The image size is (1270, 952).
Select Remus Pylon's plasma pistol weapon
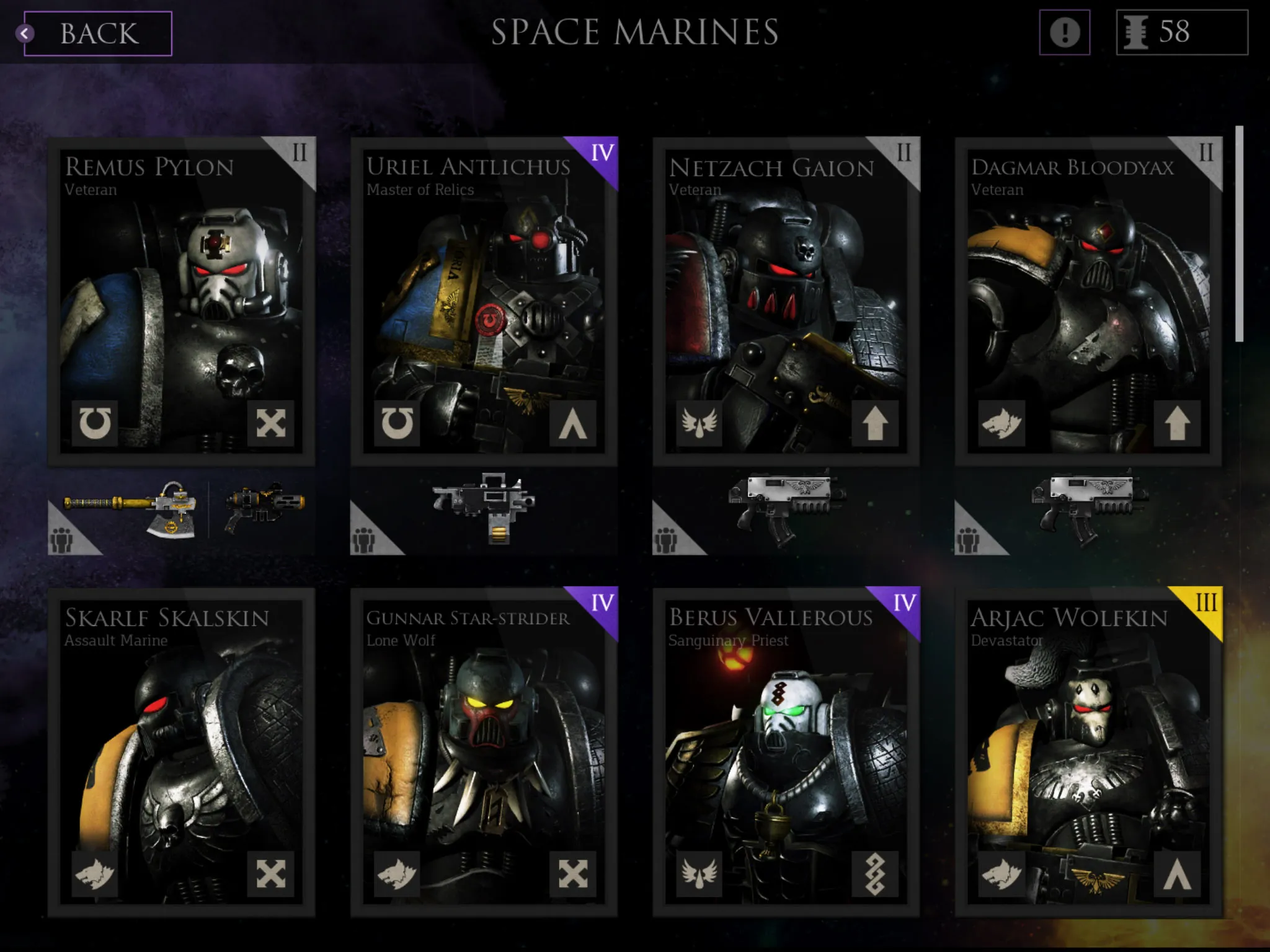[265, 506]
